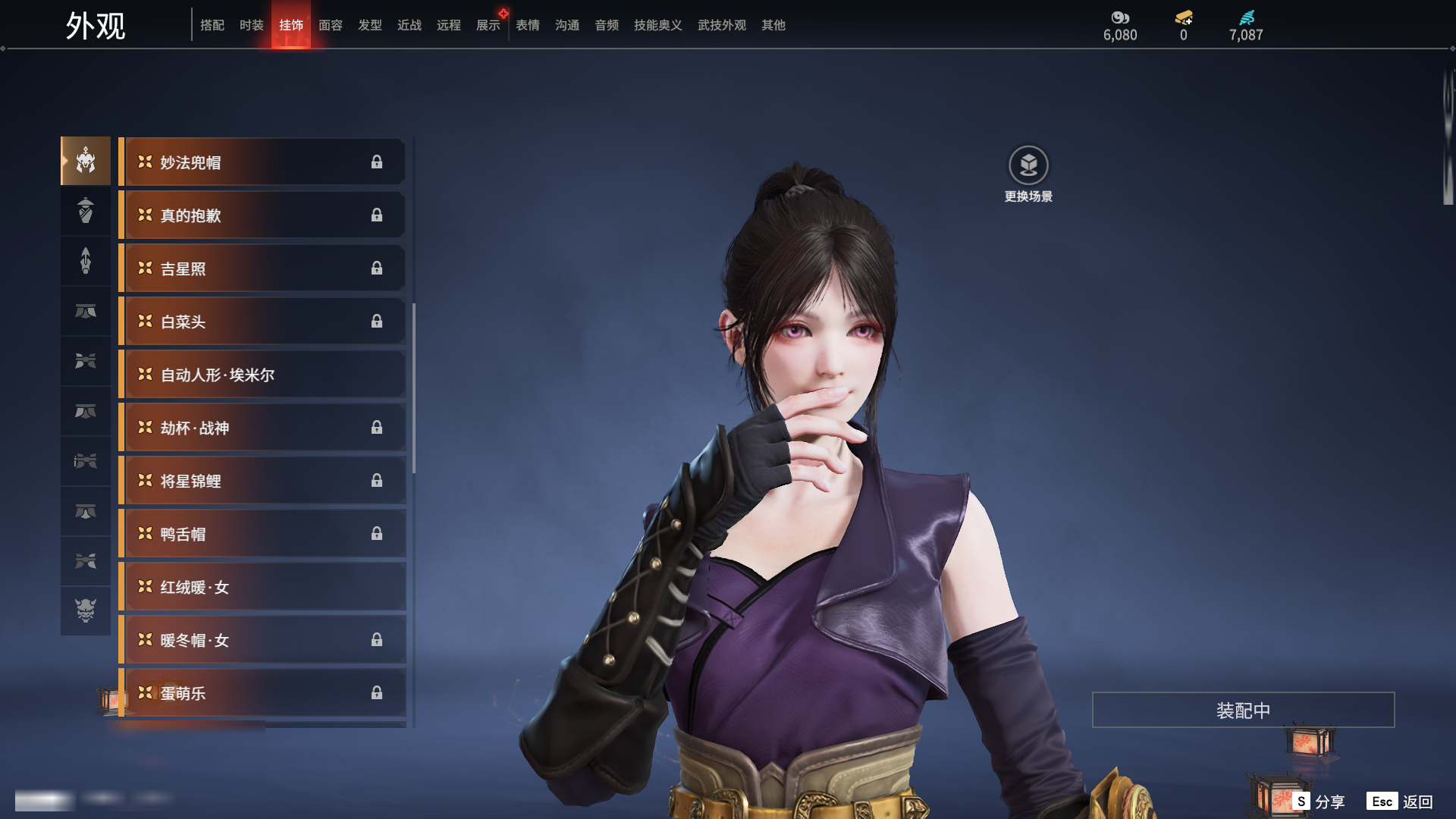This screenshot has width=1456, height=819.
Task: Choose the 鸭舌帽 accessory row
Action: pos(262,534)
